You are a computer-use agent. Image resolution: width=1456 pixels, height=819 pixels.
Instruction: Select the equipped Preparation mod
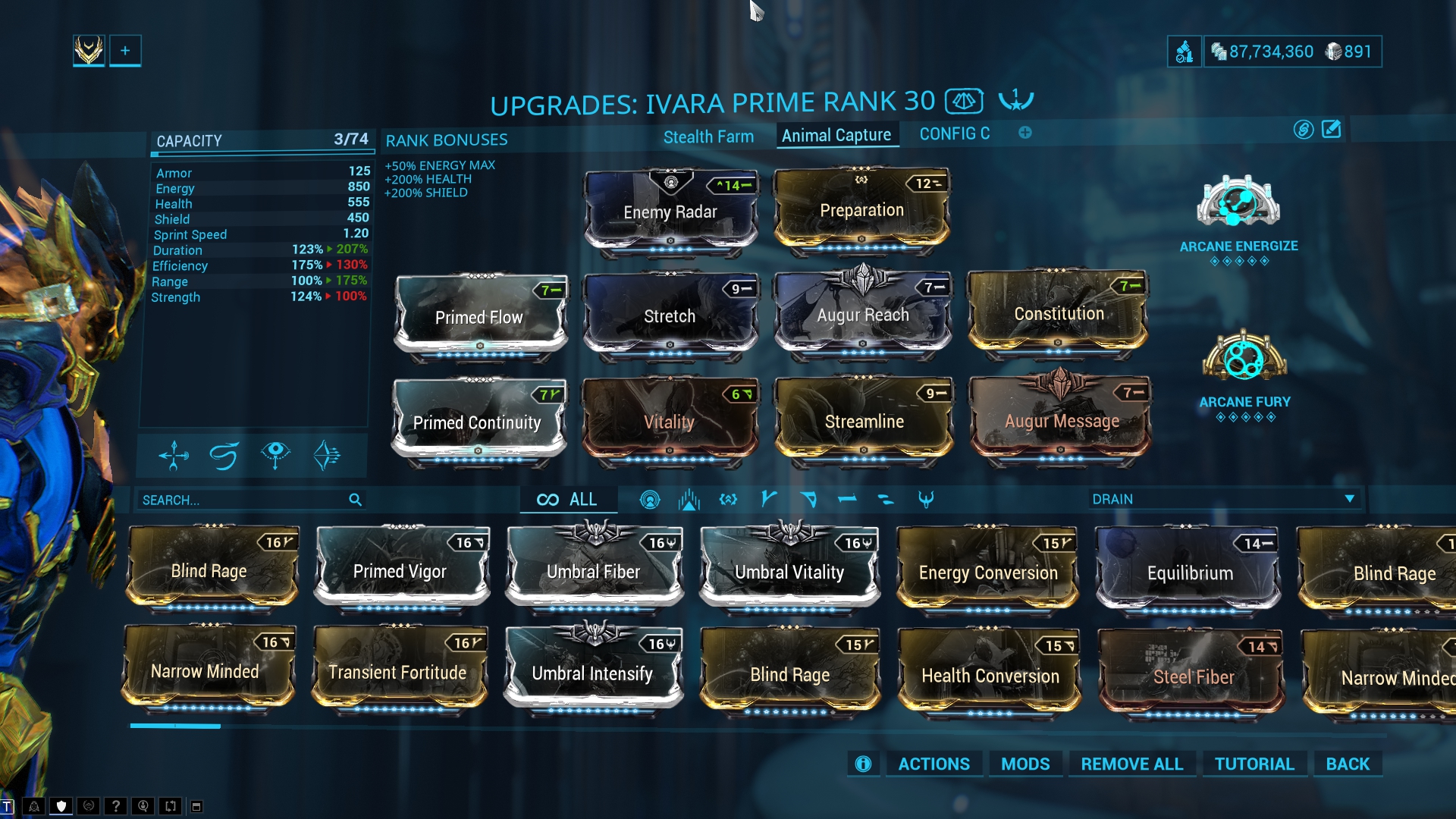(861, 210)
